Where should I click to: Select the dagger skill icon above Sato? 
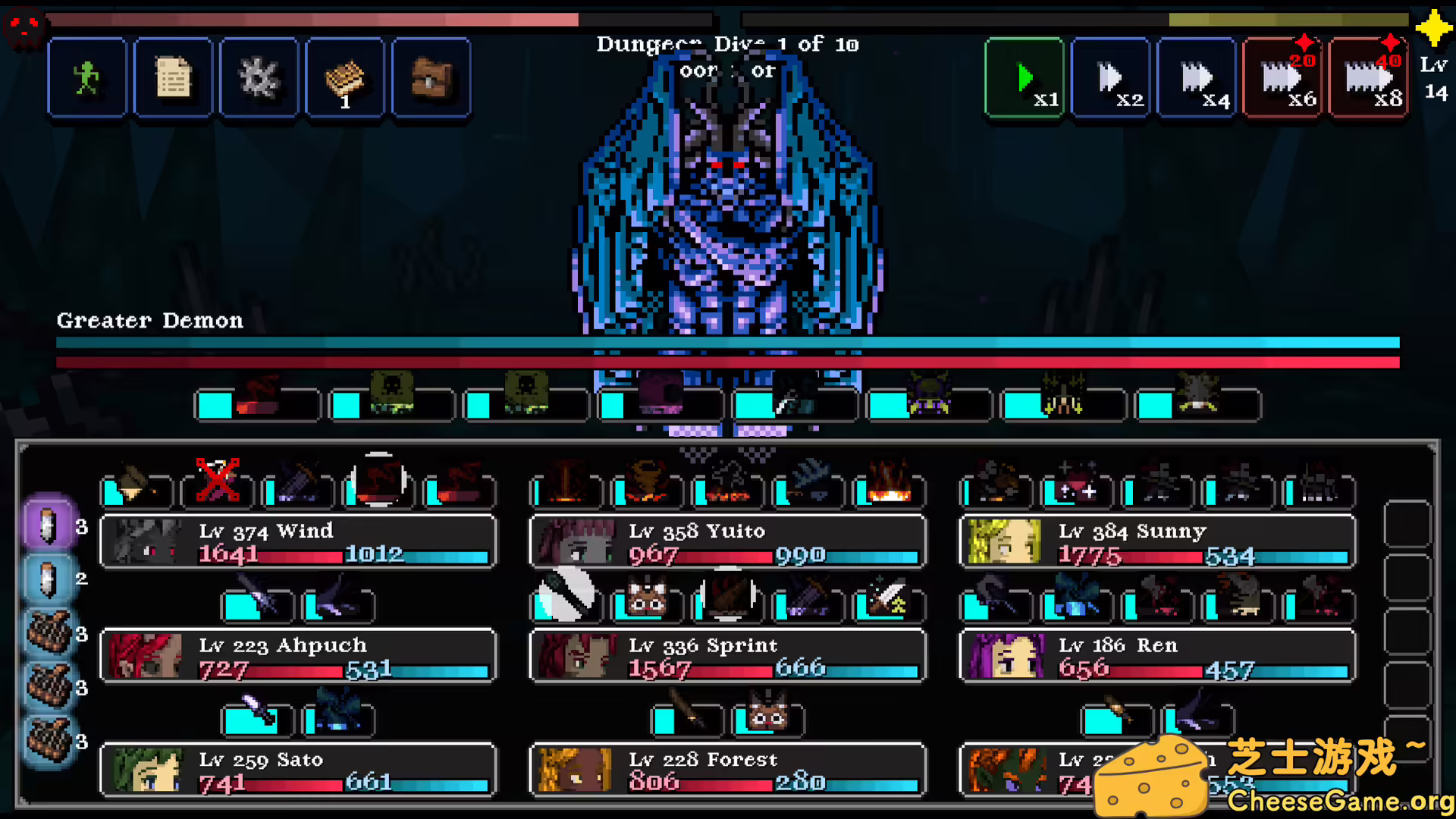pyautogui.click(x=256, y=719)
